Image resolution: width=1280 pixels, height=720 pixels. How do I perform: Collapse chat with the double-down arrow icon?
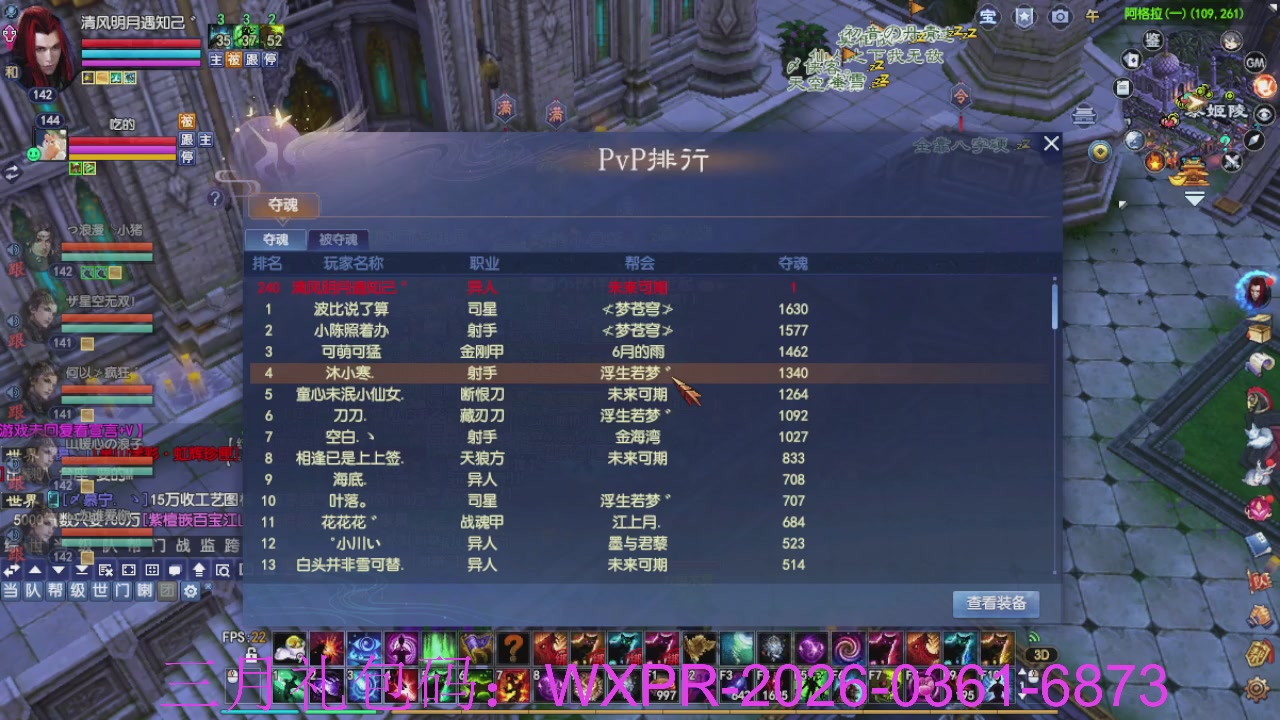click(82, 570)
